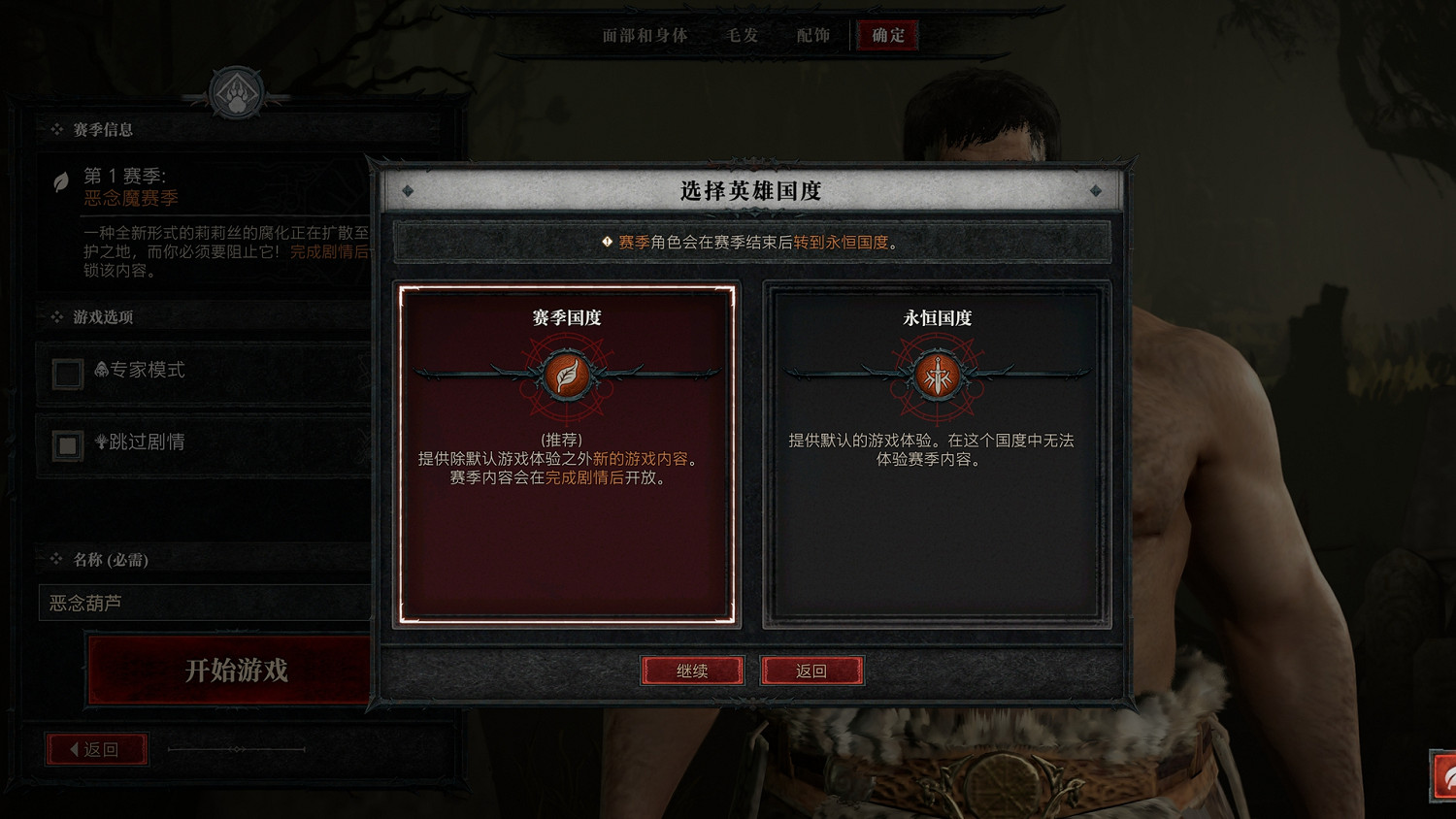Click the leaf emblem of 赛季国度
The image size is (1456, 819).
tap(566, 377)
